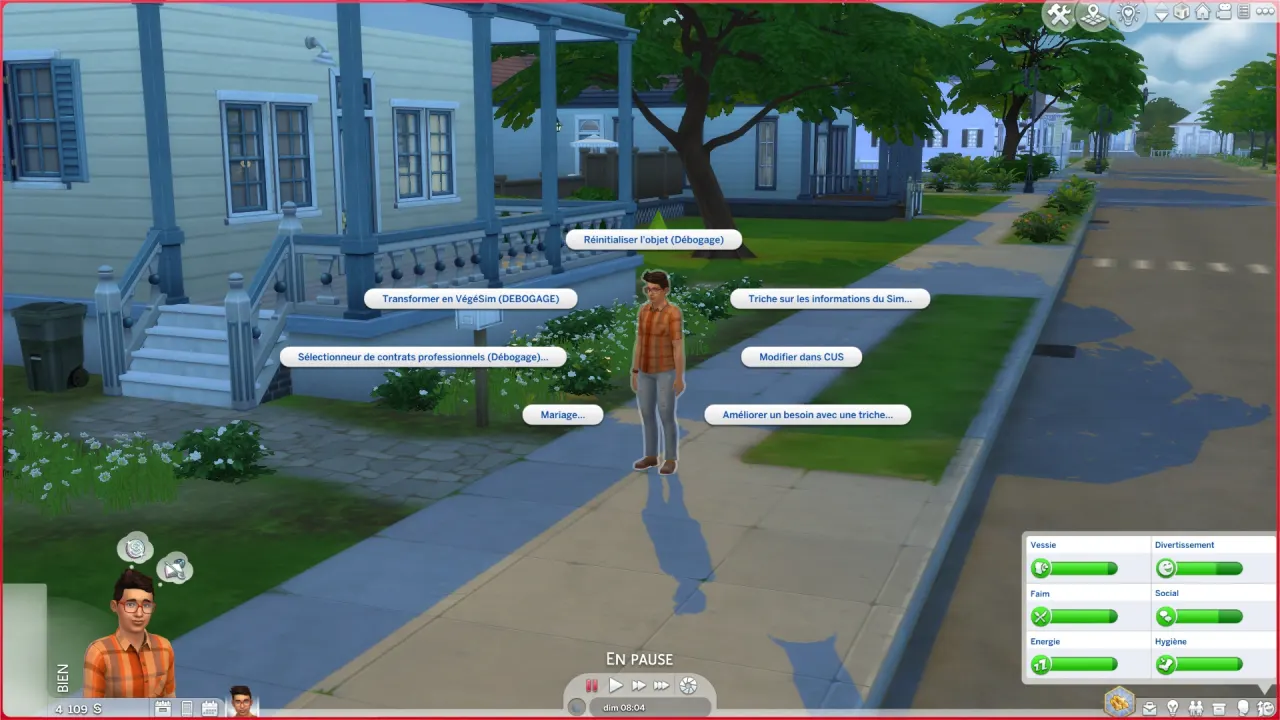1280x720 pixels.
Task: Click 'Réinitialiser l'objet (Débogage)'
Action: (653, 239)
